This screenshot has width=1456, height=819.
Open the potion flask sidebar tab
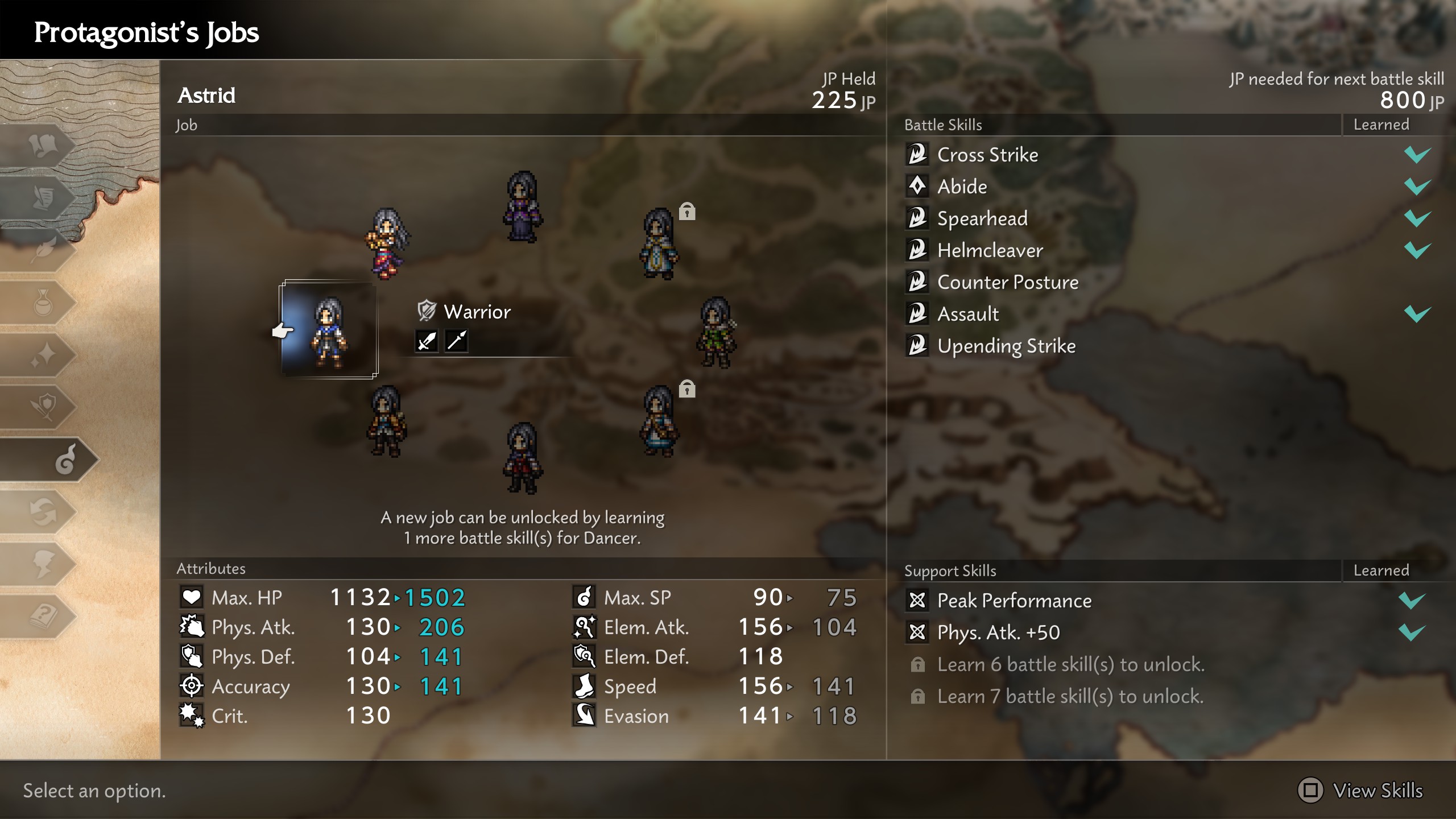pyautogui.click(x=43, y=303)
